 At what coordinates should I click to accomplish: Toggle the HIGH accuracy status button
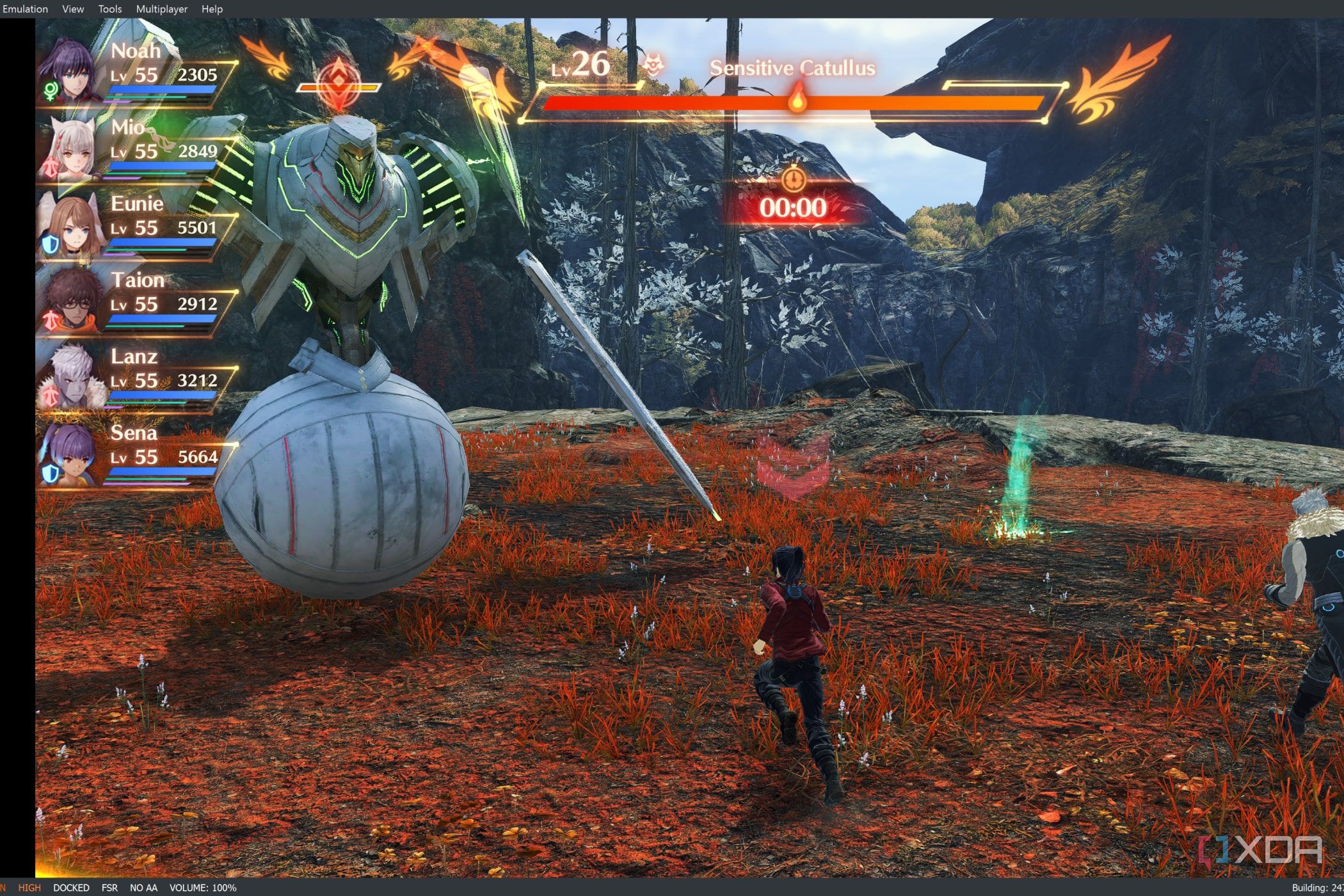point(29,888)
